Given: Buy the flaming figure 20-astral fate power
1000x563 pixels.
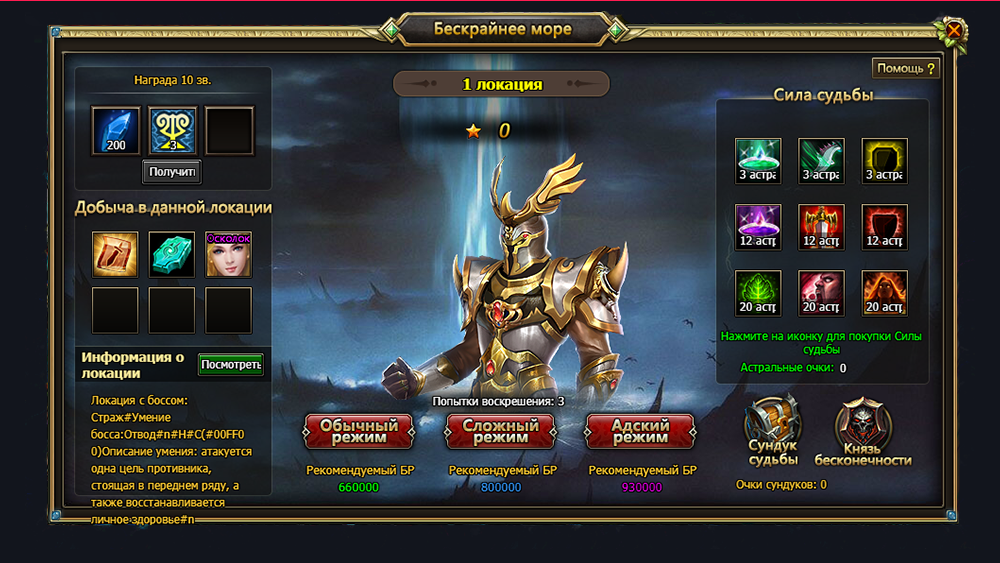Looking at the screenshot, I should tap(885, 294).
